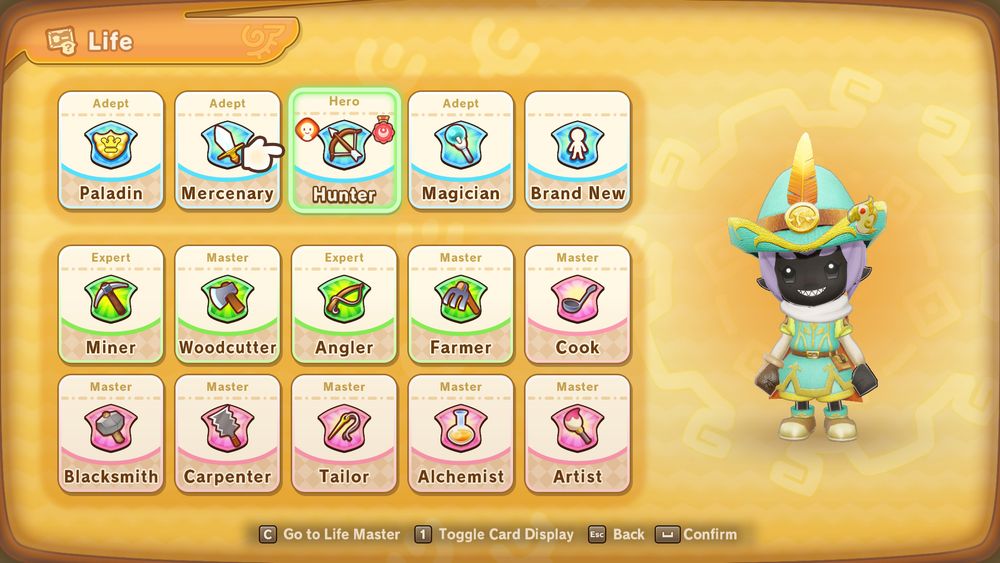This screenshot has width=1000, height=563.
Task: Pick the Tailor life card
Action: [344, 433]
